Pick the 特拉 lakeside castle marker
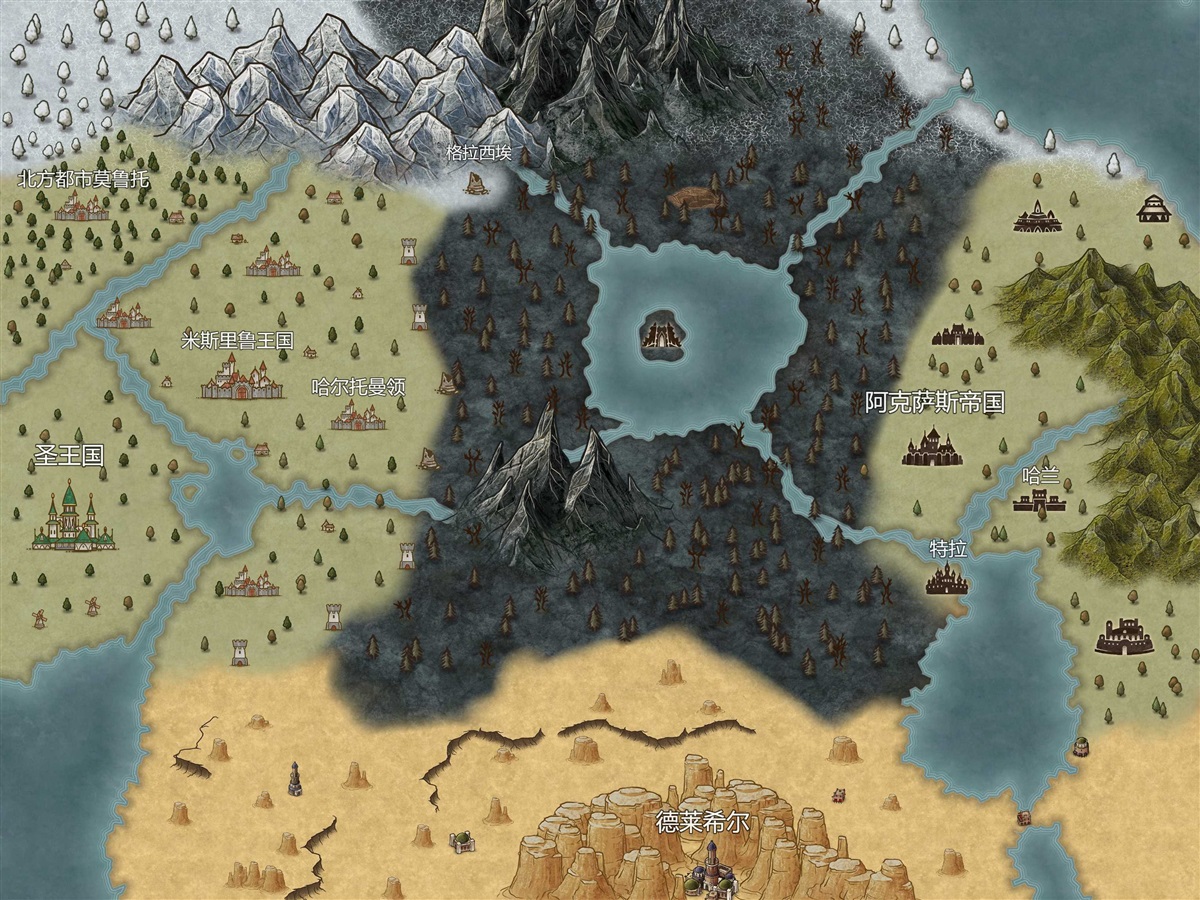Screen dimensions: 1200x900 (x=945, y=578)
